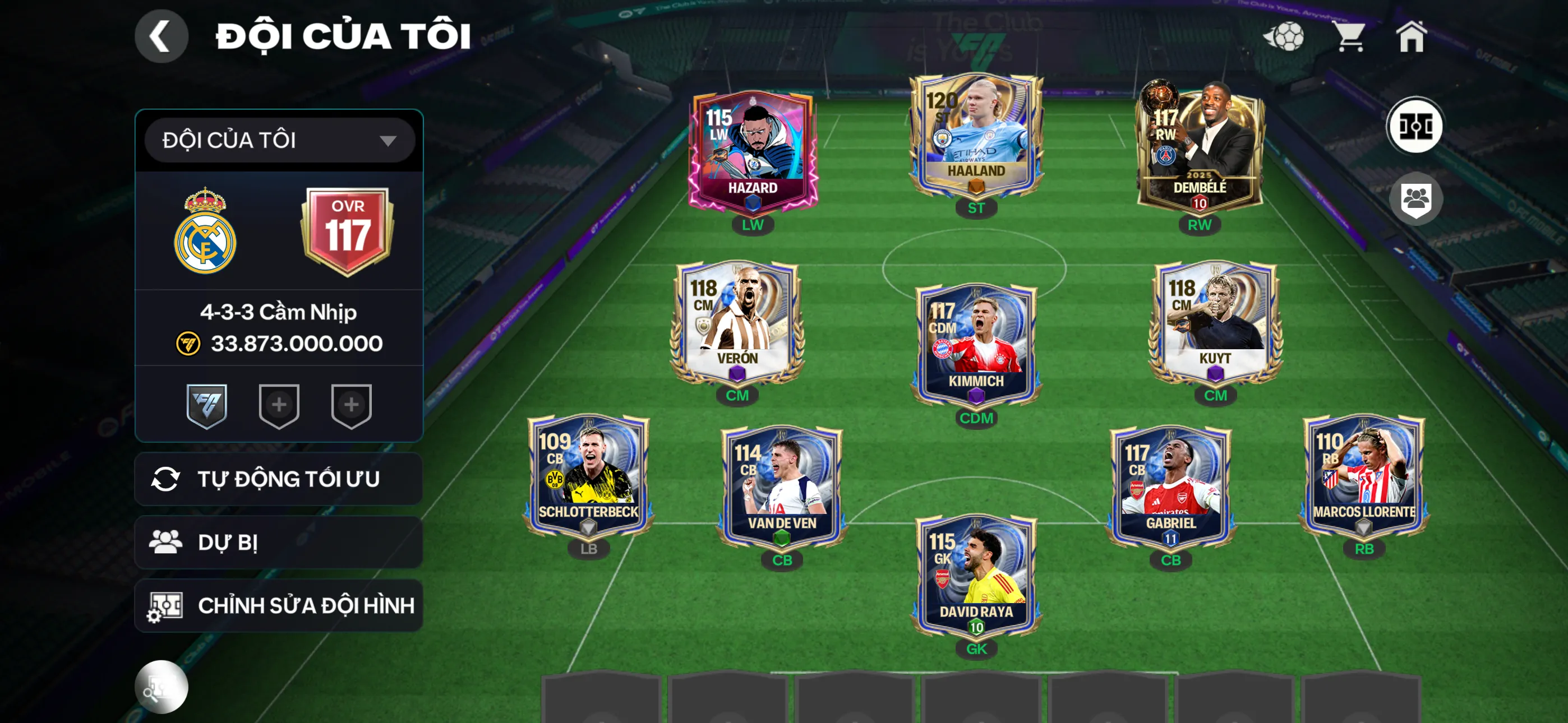
Task: Tap TỰ ĐỘNG TỐI ƯU button
Action: 279,479
